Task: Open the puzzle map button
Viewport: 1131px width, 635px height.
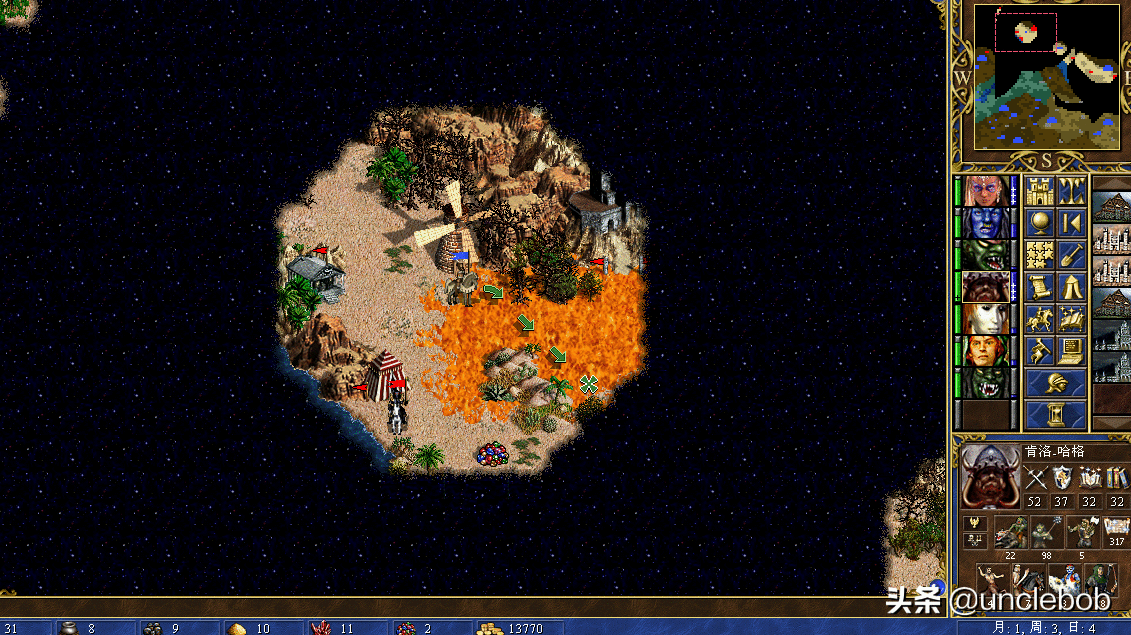Action: pos(1040,255)
